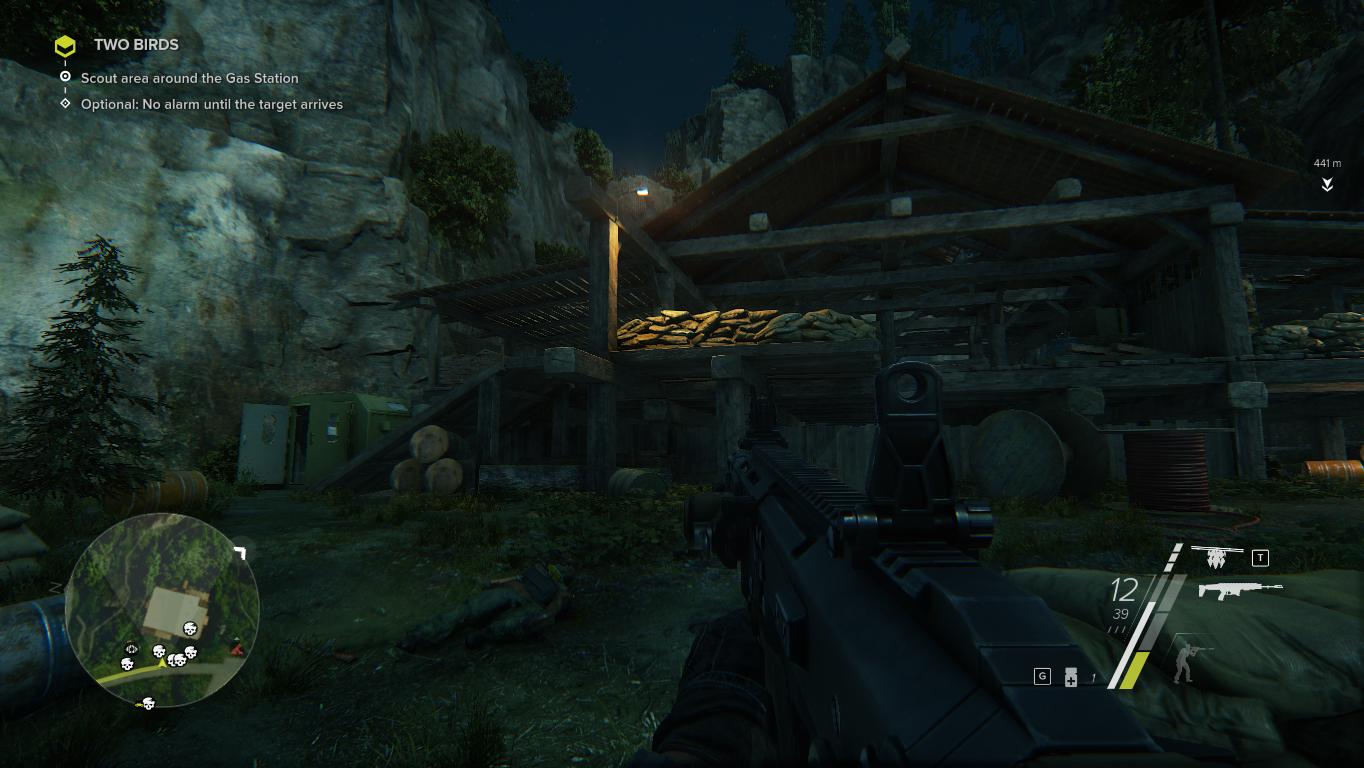Select the drone gadget icon
This screenshot has height=768, width=1364.
pos(1217,555)
